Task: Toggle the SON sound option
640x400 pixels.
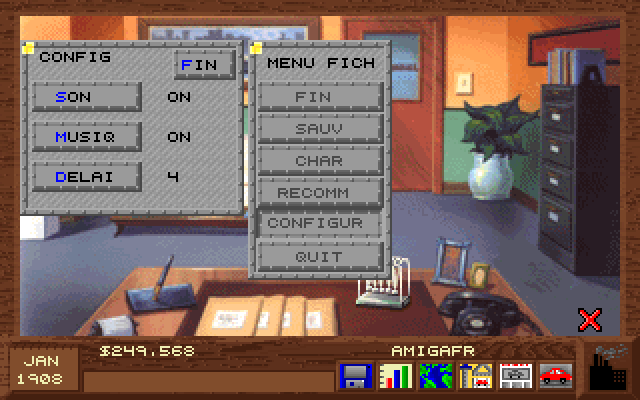Action: (86, 97)
